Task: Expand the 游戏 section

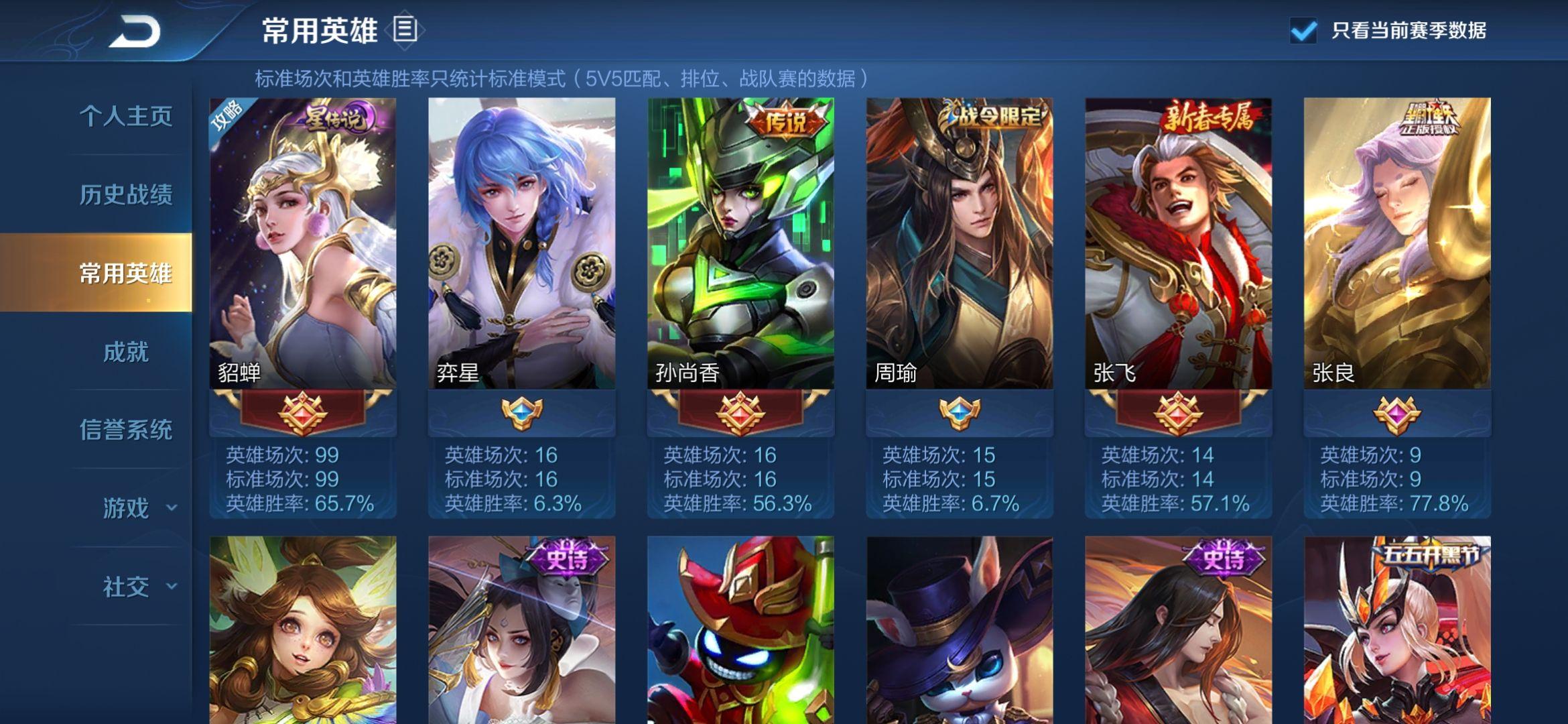Action: [x=137, y=507]
